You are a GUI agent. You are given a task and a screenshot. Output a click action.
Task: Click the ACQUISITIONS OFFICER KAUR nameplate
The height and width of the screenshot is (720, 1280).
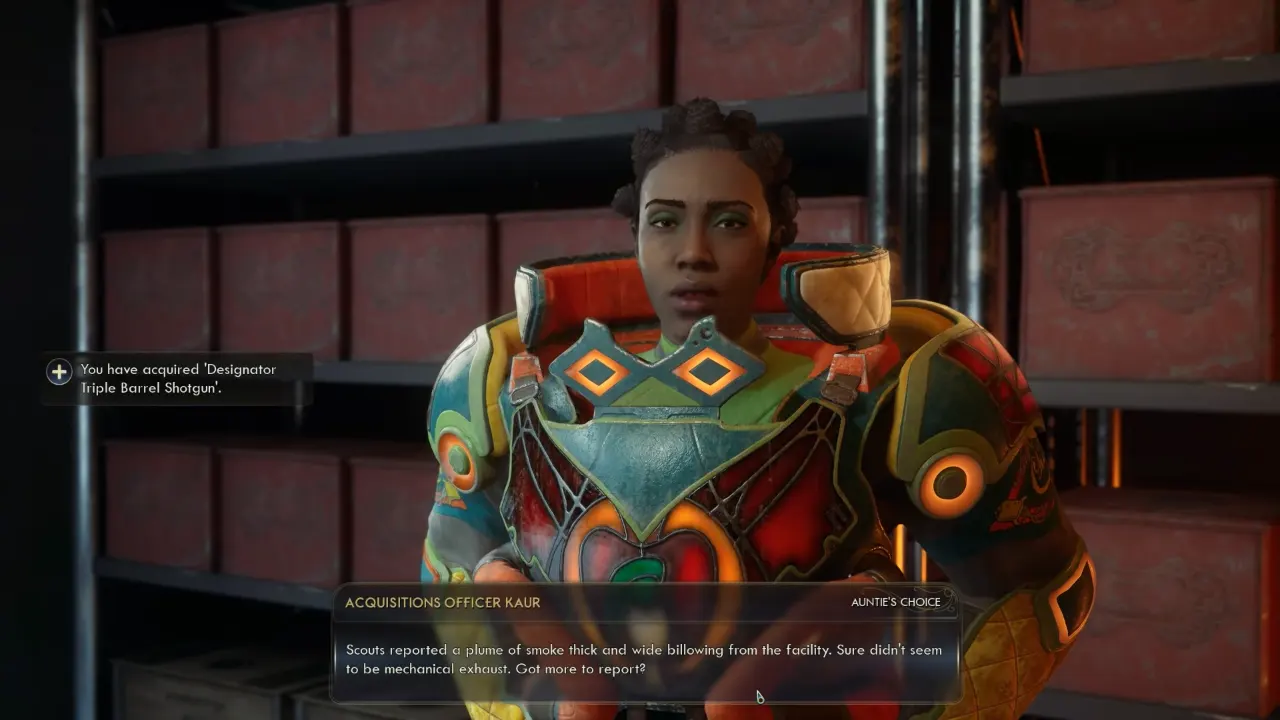(443, 602)
